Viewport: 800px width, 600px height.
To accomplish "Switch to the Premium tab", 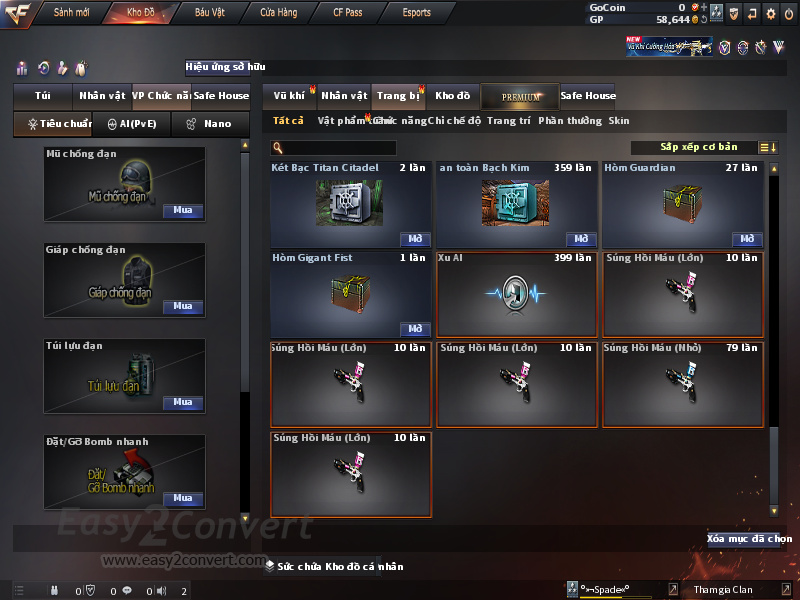I will (x=520, y=96).
